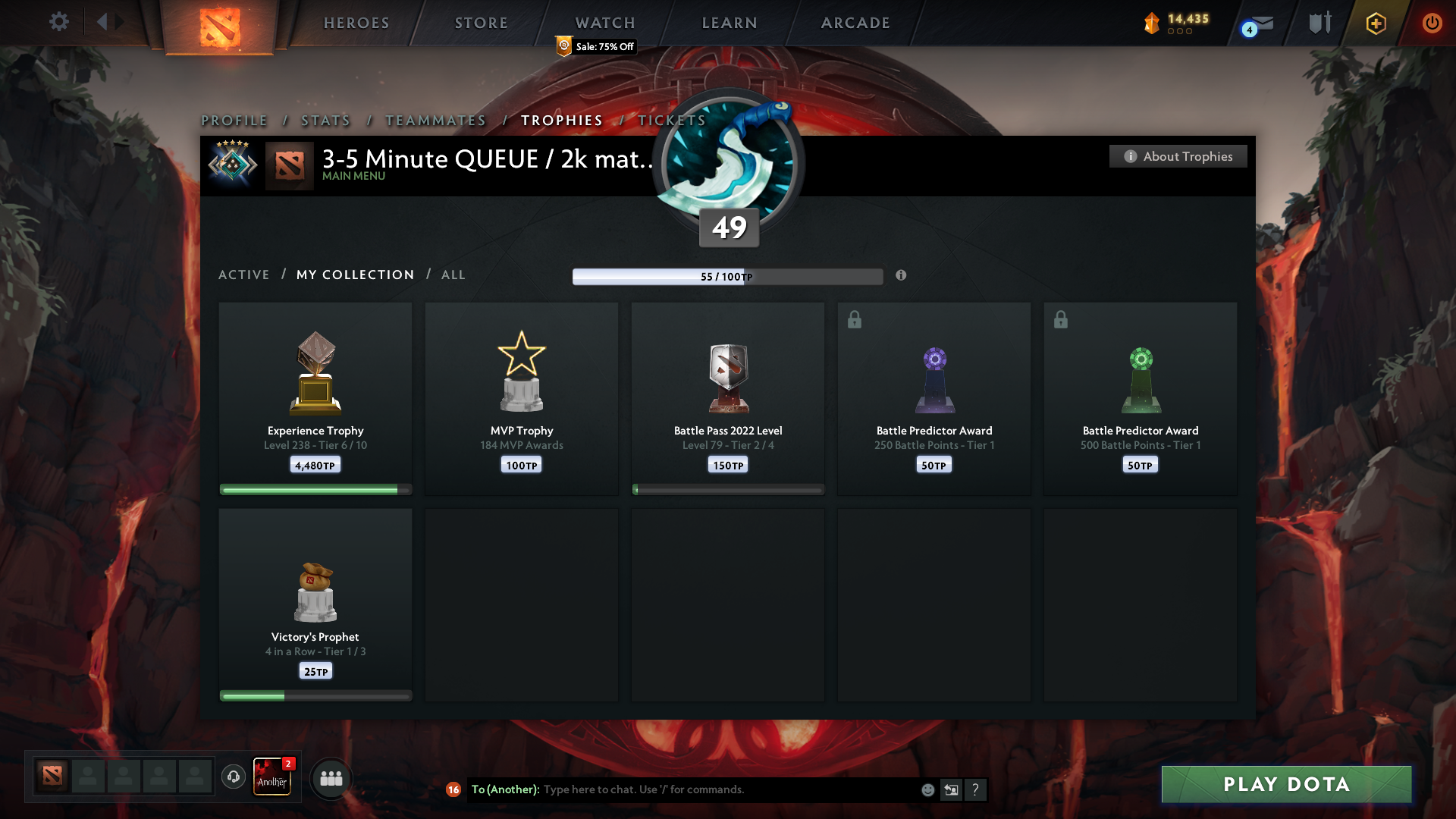The height and width of the screenshot is (819, 1456).
Task: Switch filter to ALL trophies
Action: pos(453,275)
